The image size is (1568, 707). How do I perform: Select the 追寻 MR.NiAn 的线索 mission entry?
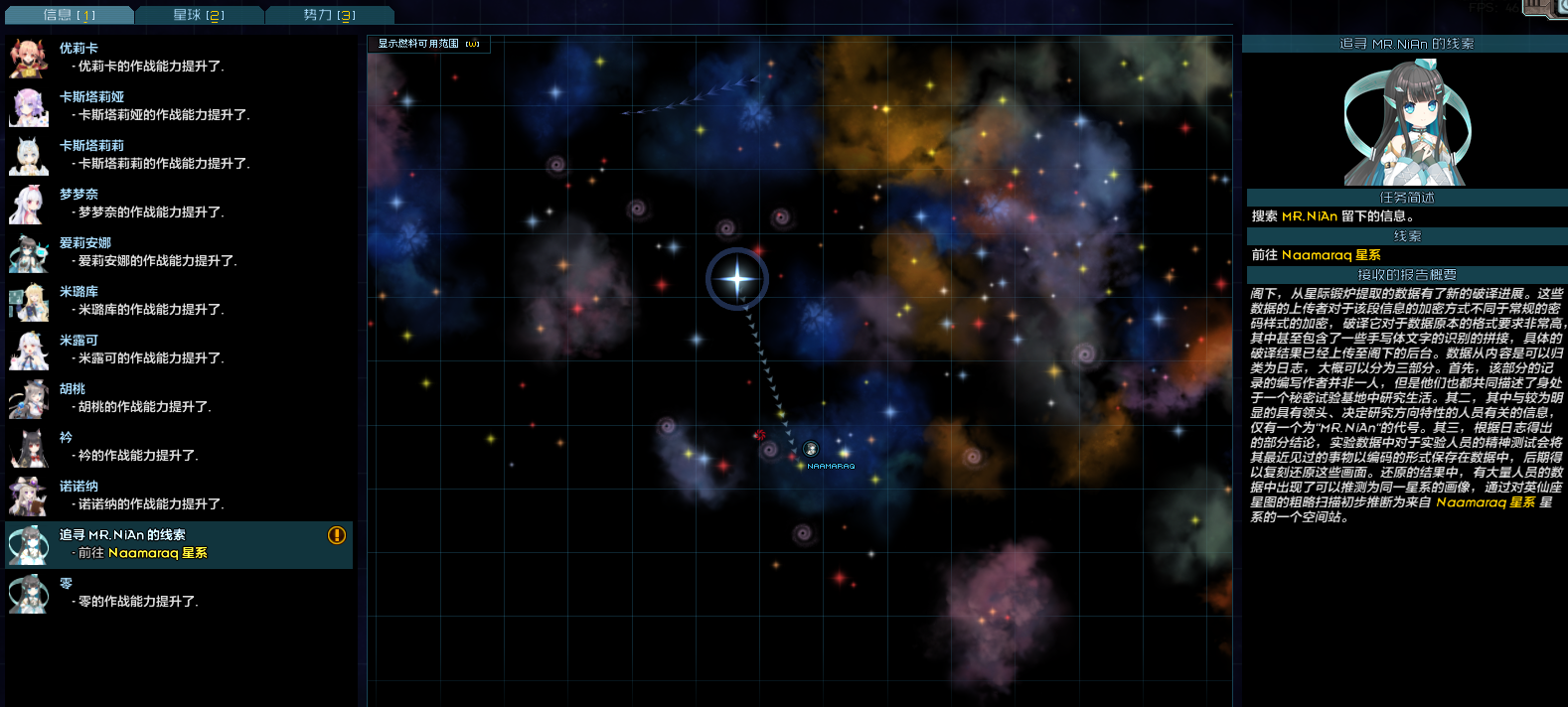click(179, 544)
